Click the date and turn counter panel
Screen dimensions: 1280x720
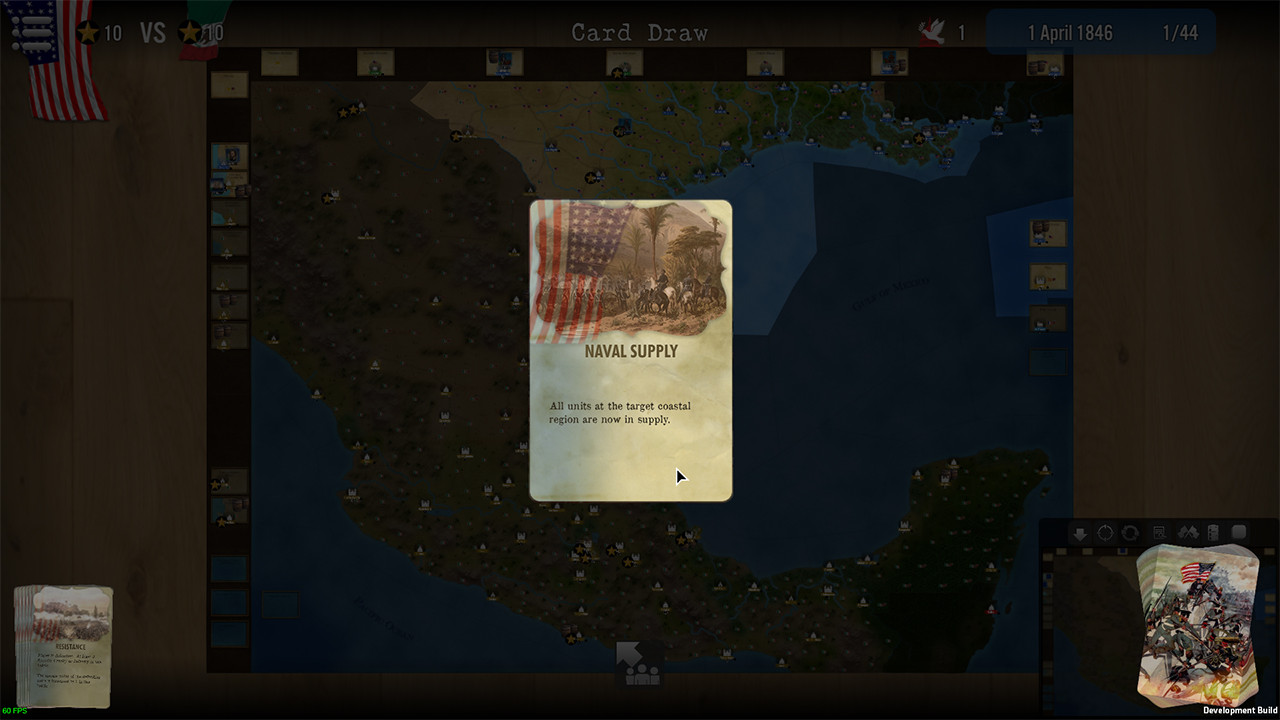1100,33
